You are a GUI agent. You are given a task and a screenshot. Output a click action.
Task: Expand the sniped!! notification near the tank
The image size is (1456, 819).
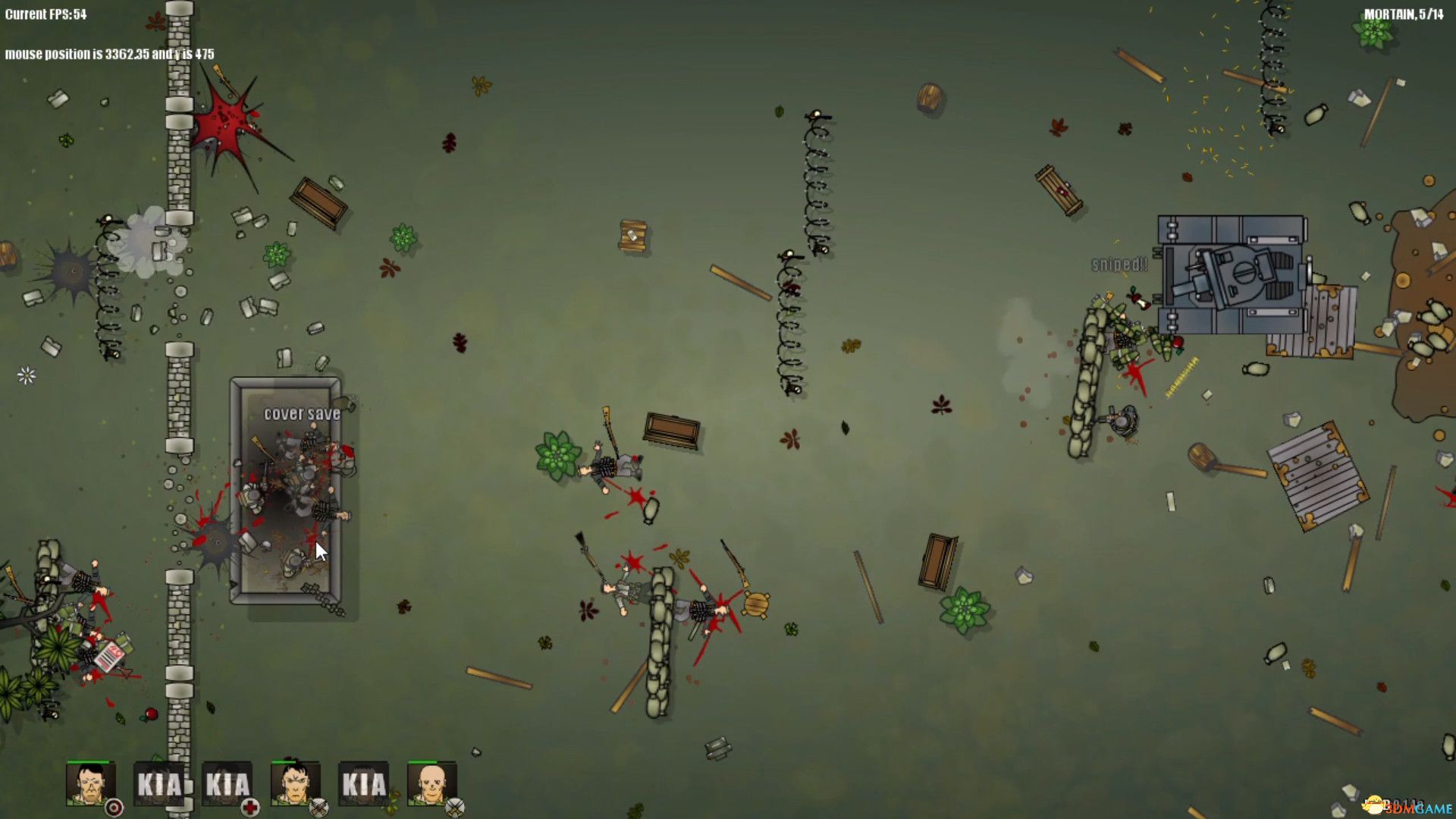(1119, 265)
